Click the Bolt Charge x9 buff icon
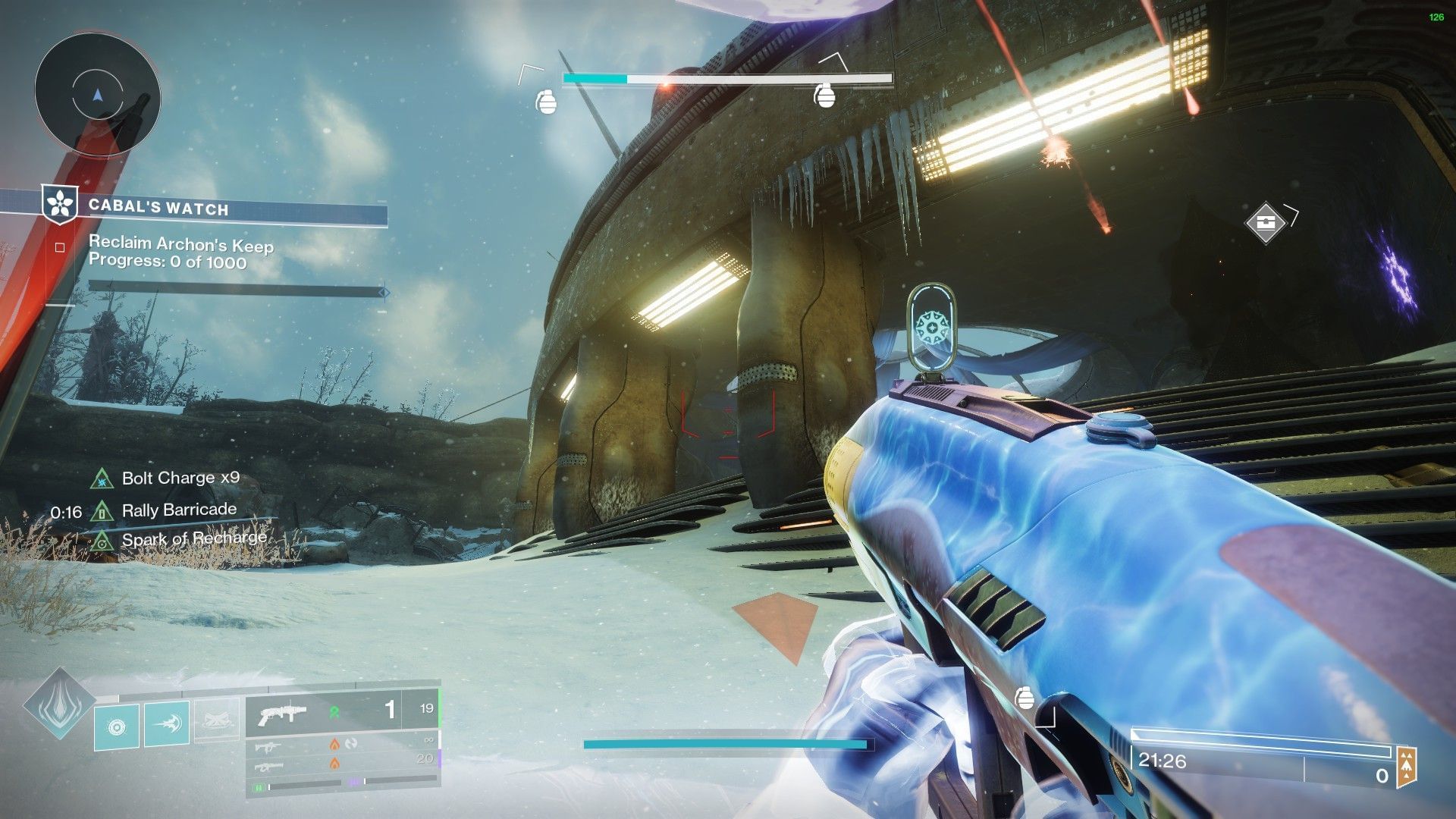Image resolution: width=1456 pixels, height=819 pixels. [x=102, y=479]
